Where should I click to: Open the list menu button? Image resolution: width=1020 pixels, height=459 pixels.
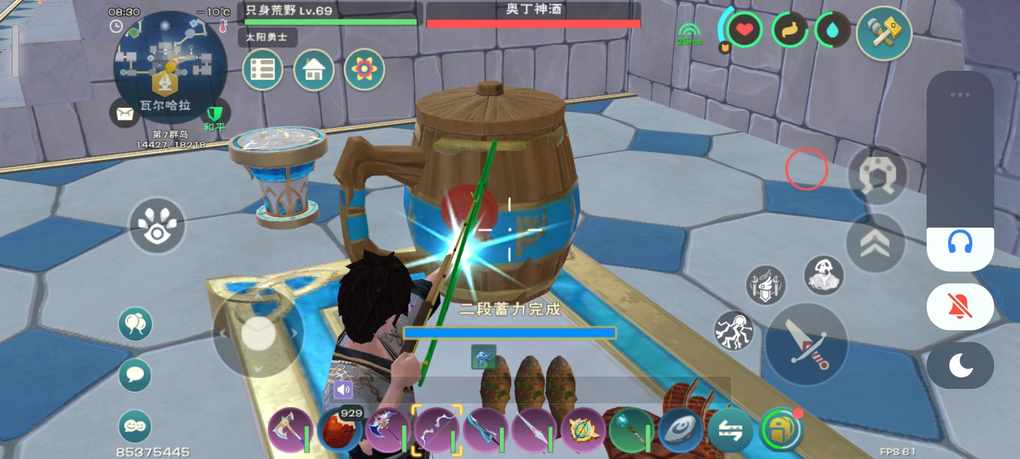click(263, 69)
